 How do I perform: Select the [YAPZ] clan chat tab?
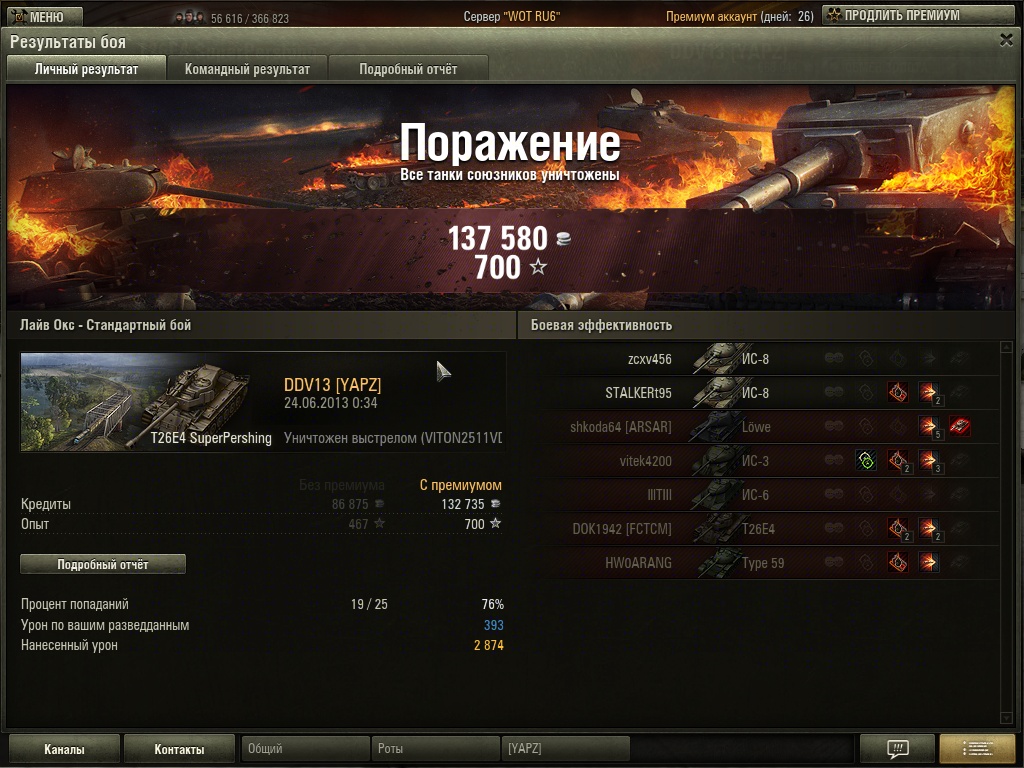click(565, 749)
